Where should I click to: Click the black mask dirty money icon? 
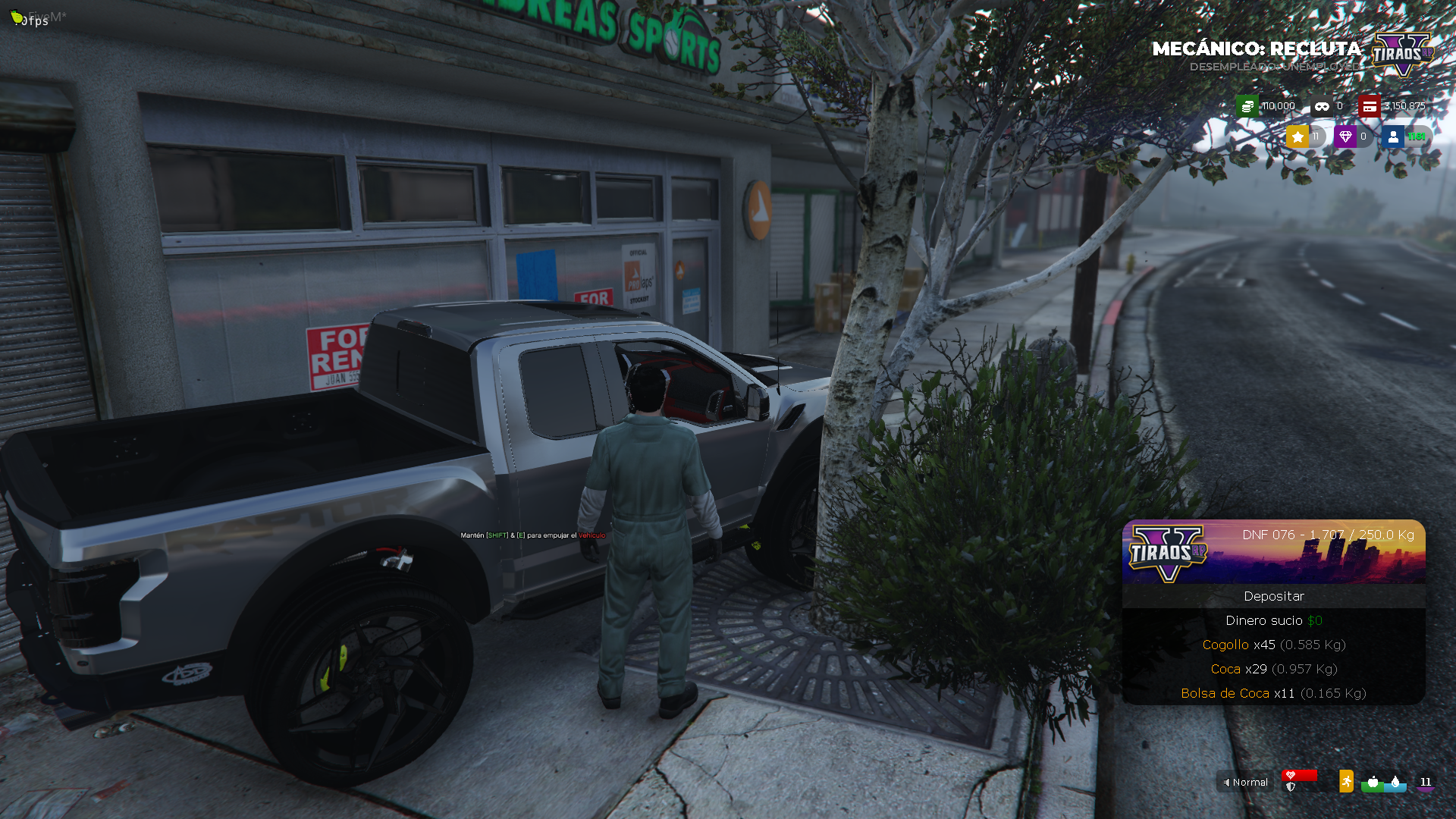pos(1322,106)
